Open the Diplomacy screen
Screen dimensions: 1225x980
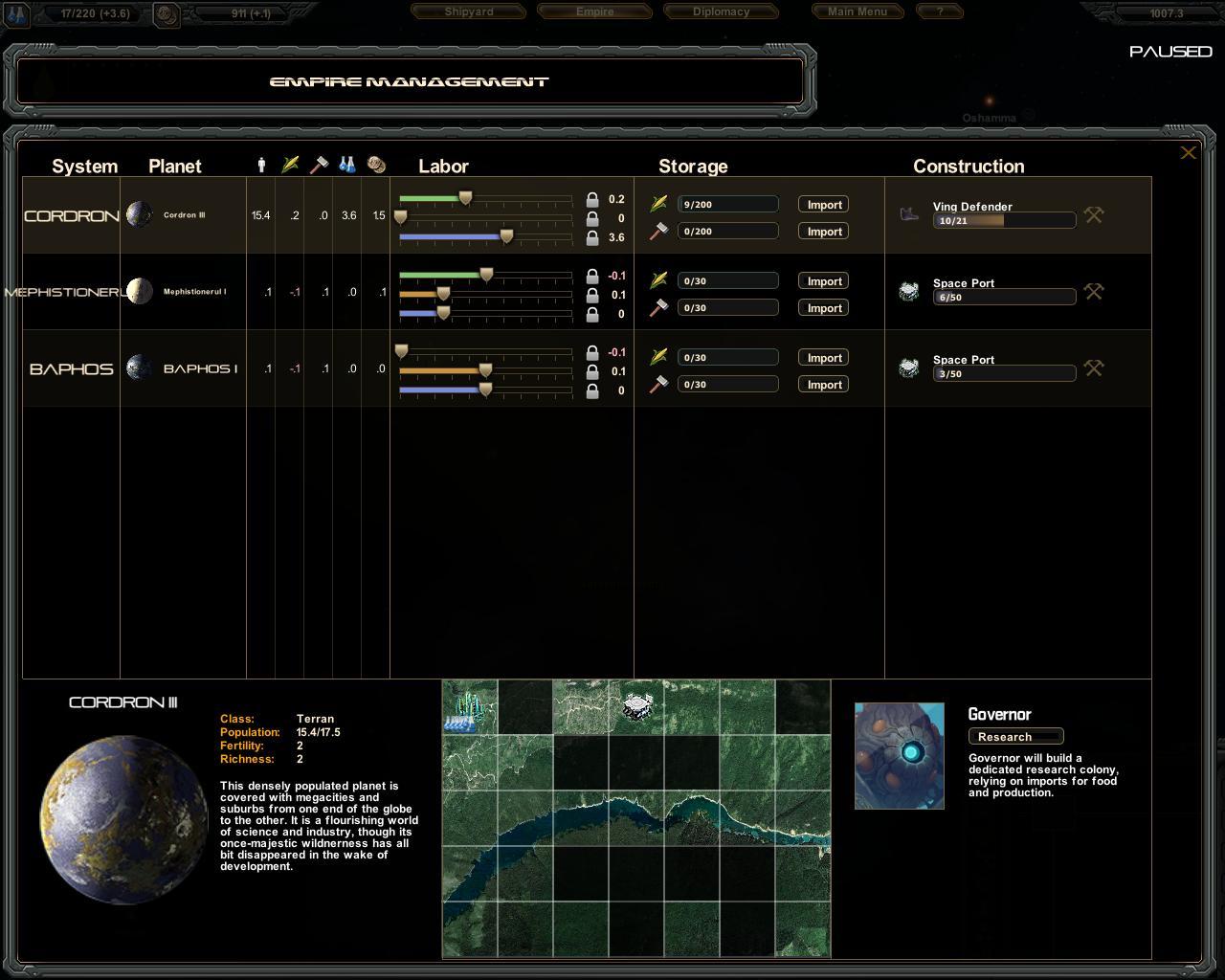[721, 11]
